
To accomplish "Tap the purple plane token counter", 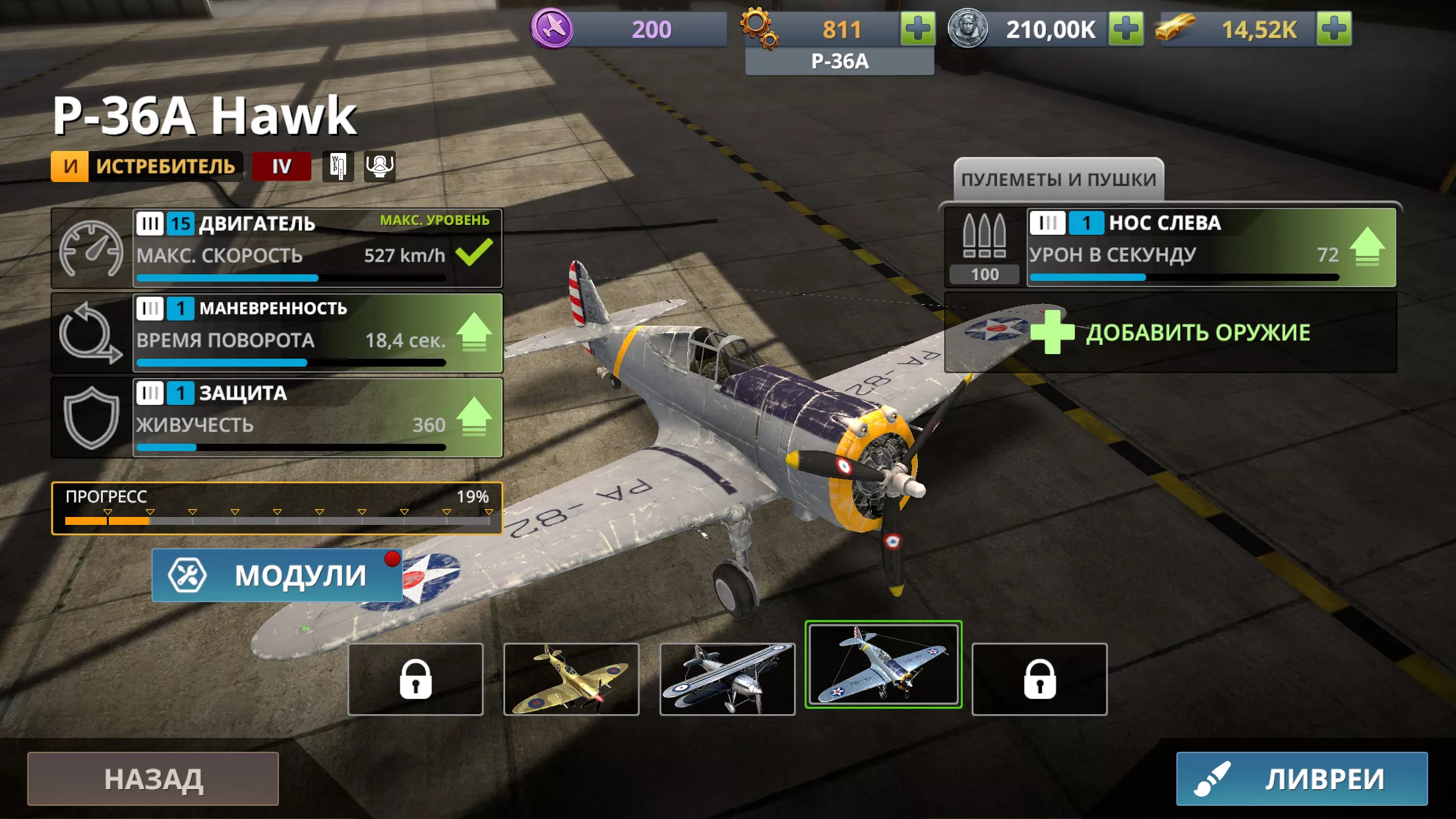I will pos(628,29).
